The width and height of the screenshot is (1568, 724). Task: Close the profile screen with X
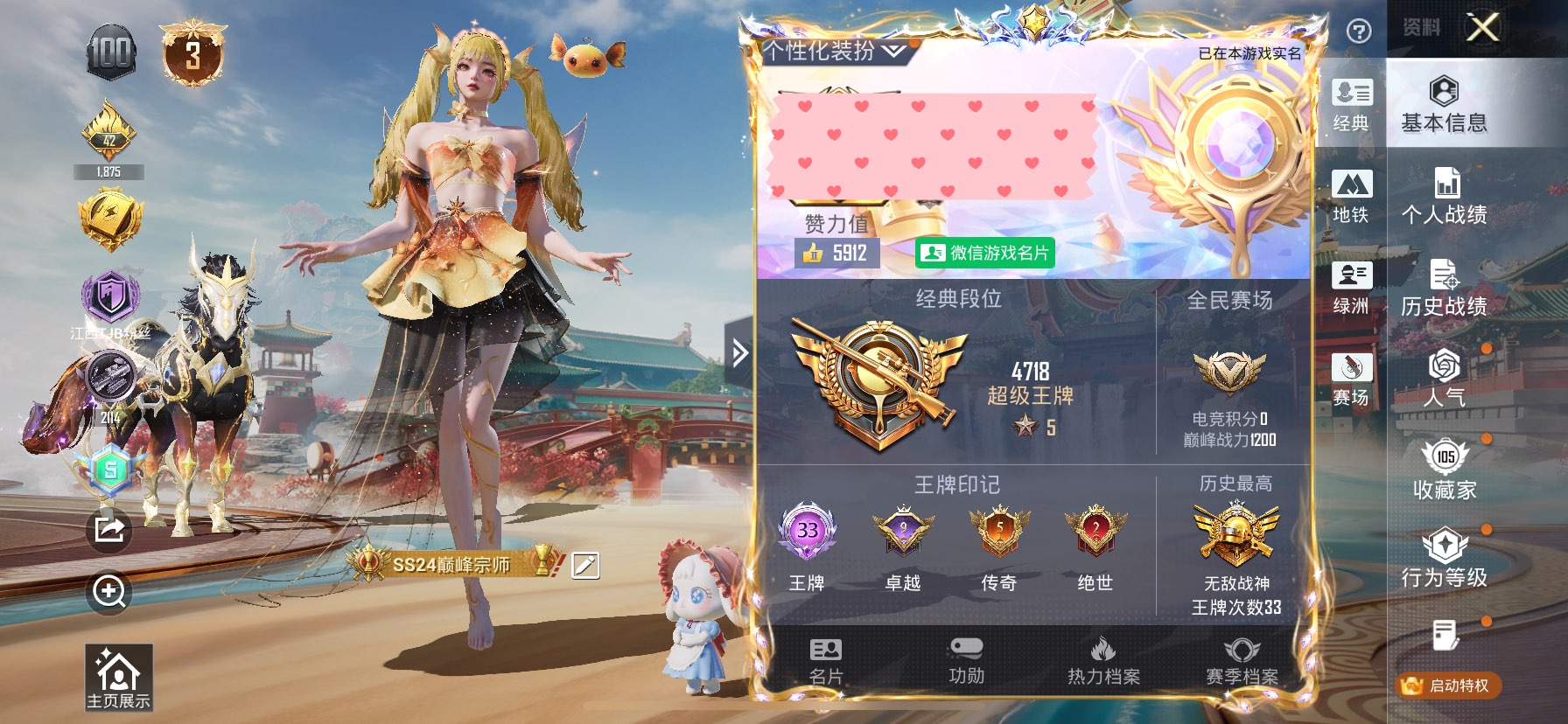coord(1482,28)
